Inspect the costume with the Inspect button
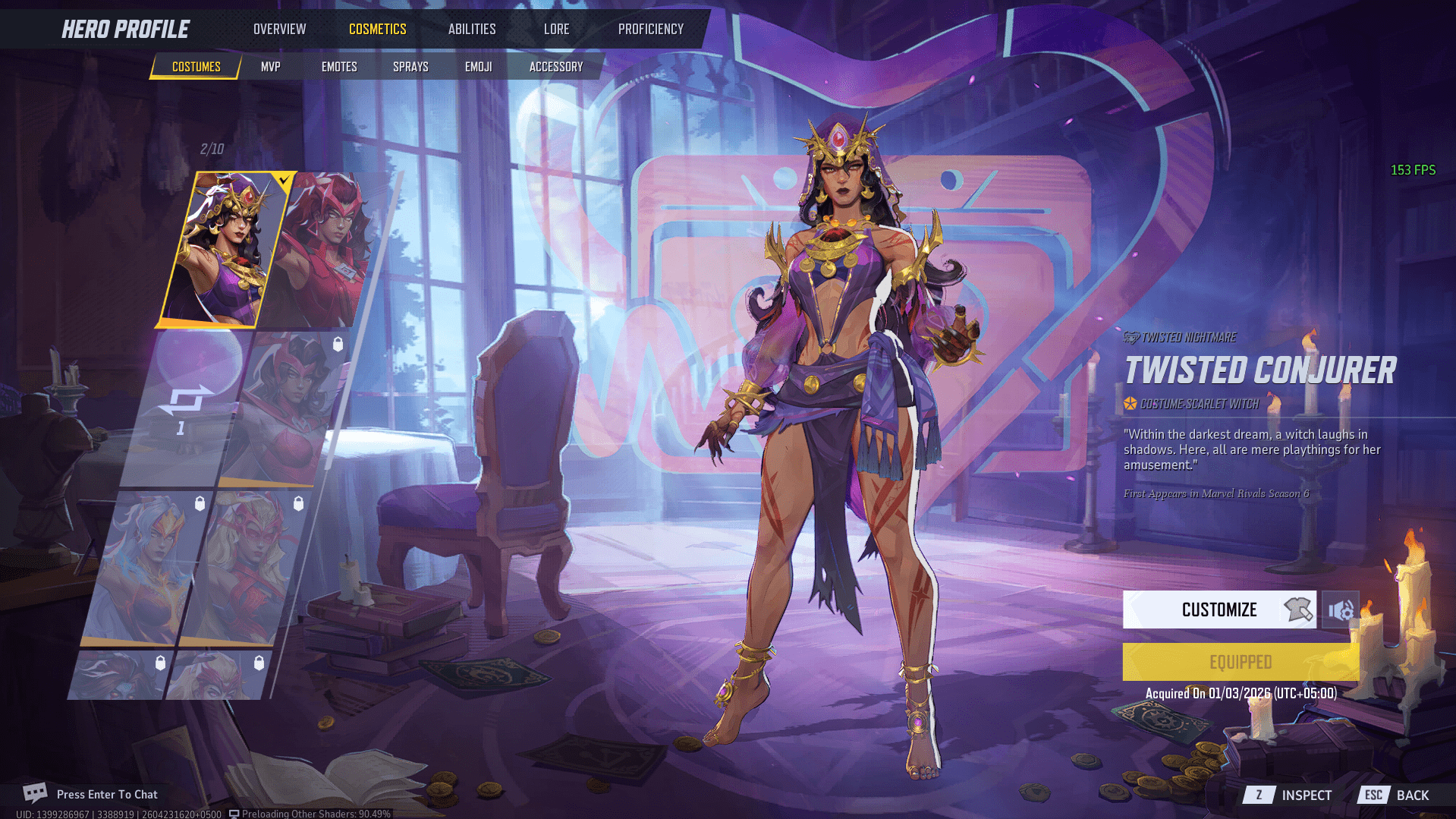 (x=1288, y=795)
